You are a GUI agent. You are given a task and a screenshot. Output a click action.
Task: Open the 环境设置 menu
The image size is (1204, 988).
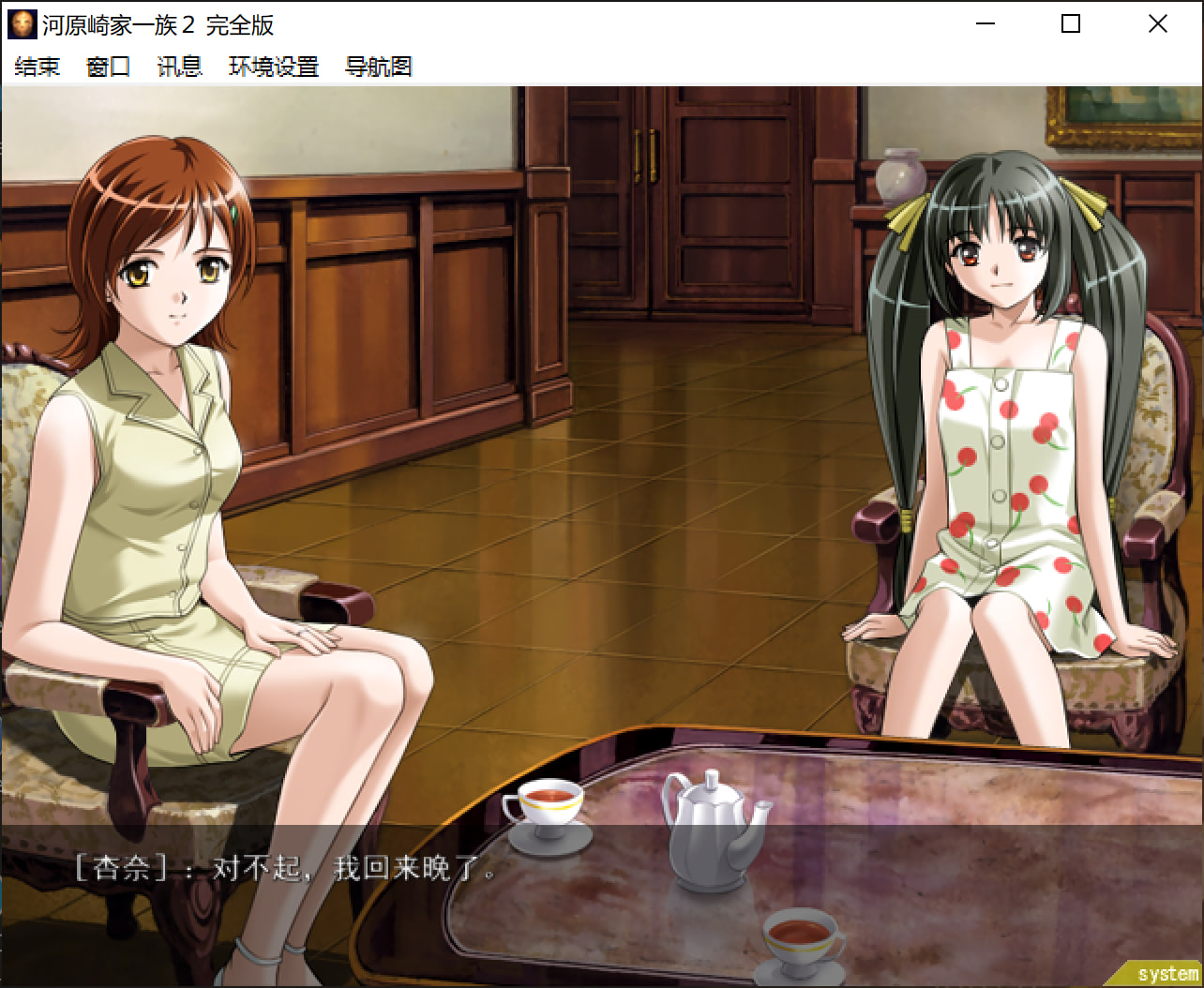(x=274, y=67)
